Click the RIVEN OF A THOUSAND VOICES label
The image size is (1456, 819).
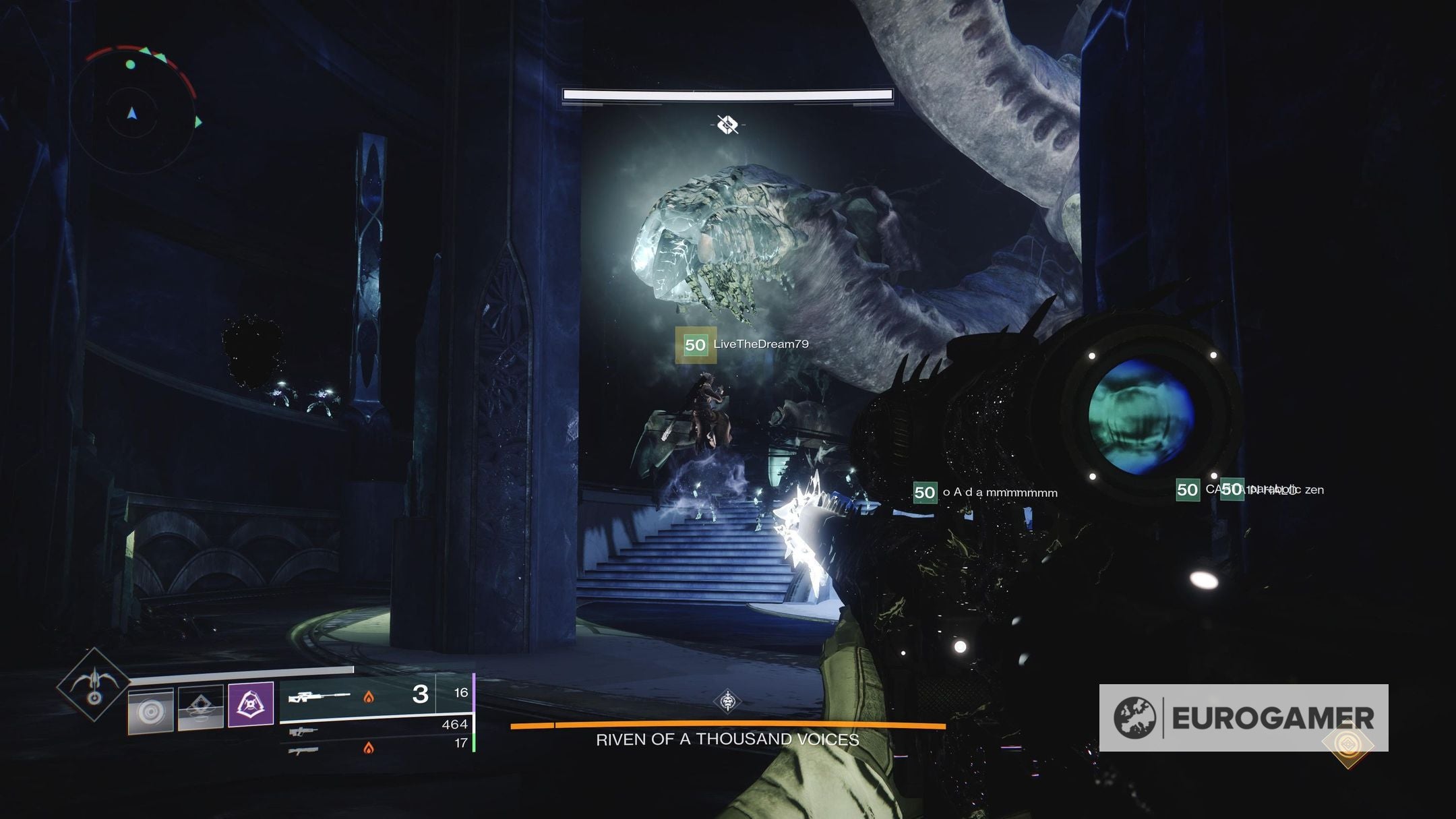pyautogui.click(x=728, y=739)
